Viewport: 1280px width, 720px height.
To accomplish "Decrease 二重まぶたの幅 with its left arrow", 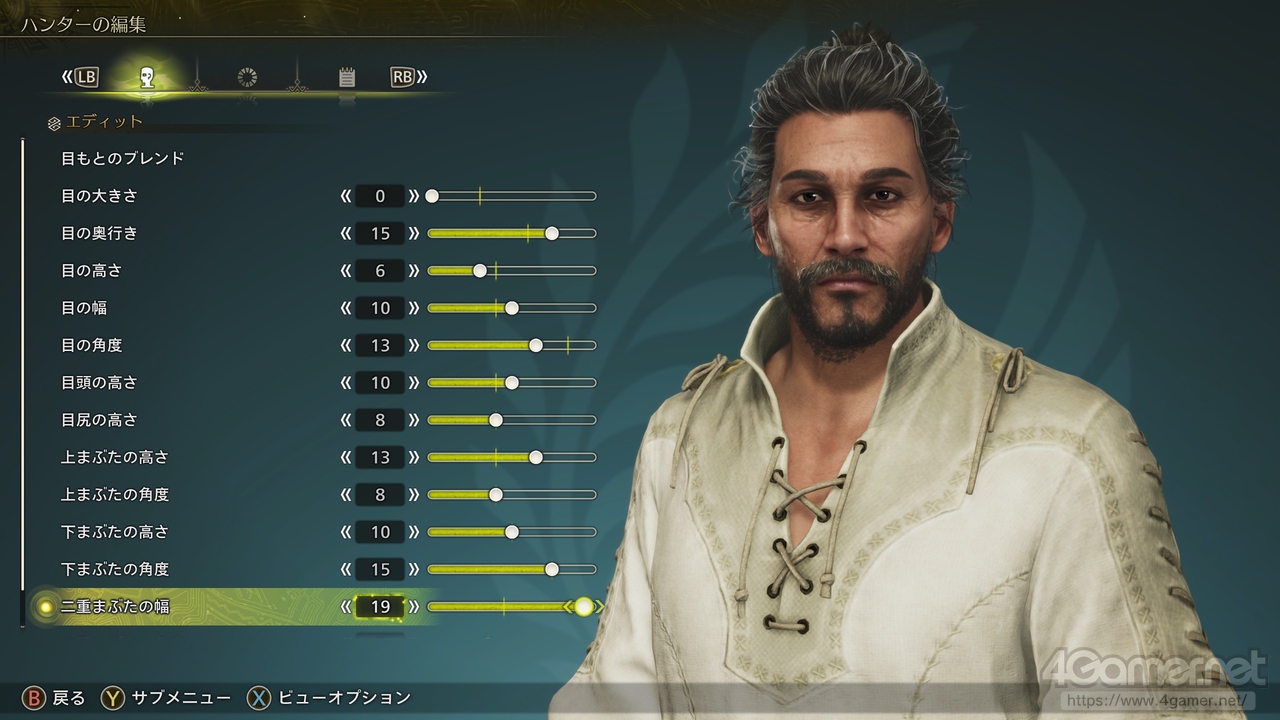I will [x=346, y=607].
